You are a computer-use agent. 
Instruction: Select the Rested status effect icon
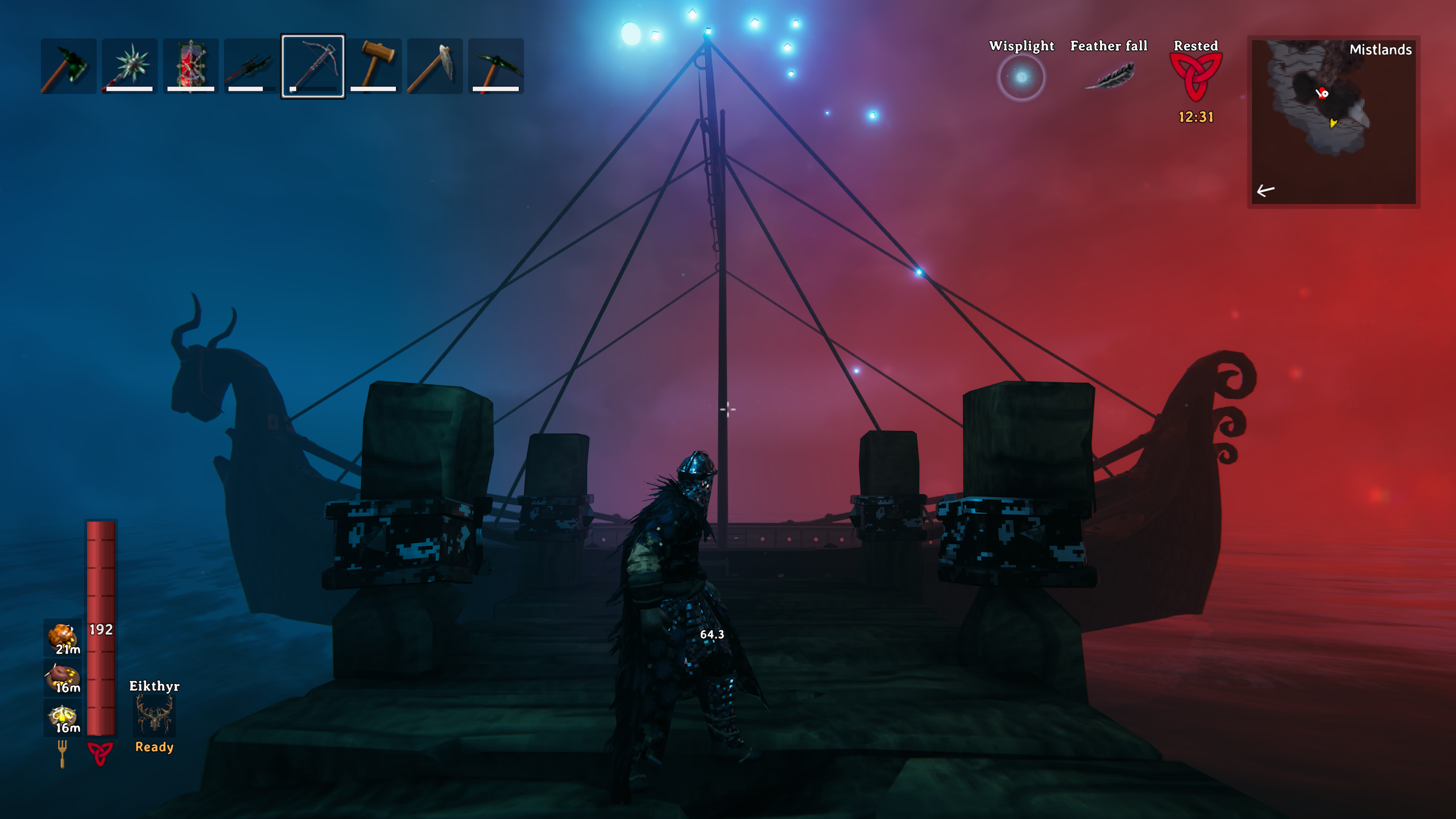[1196, 77]
